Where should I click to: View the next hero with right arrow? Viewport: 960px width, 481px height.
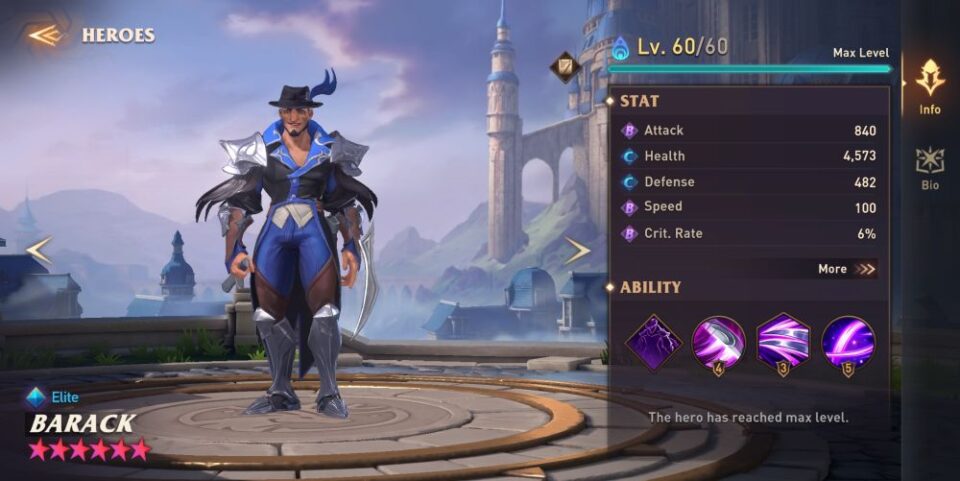[x=577, y=250]
